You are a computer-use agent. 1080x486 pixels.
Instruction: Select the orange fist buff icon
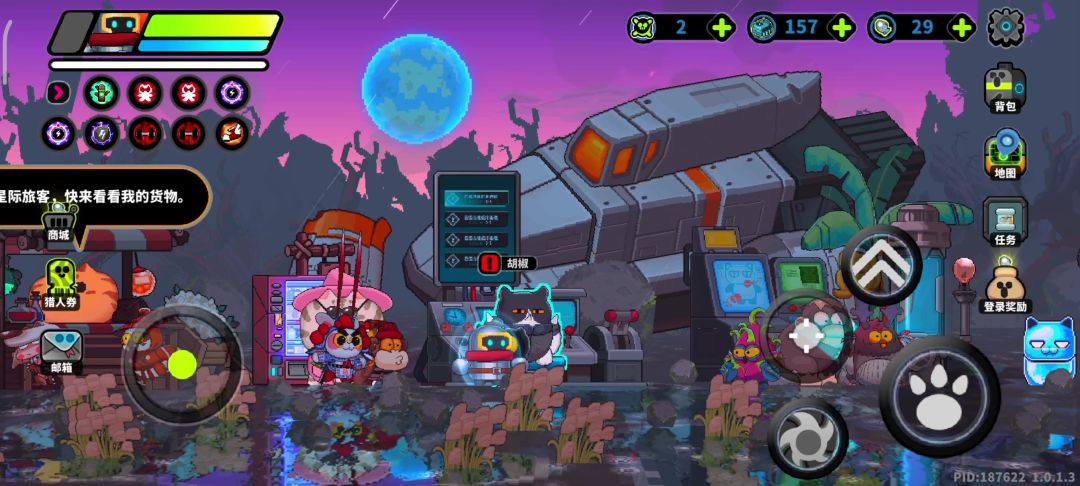click(x=232, y=132)
